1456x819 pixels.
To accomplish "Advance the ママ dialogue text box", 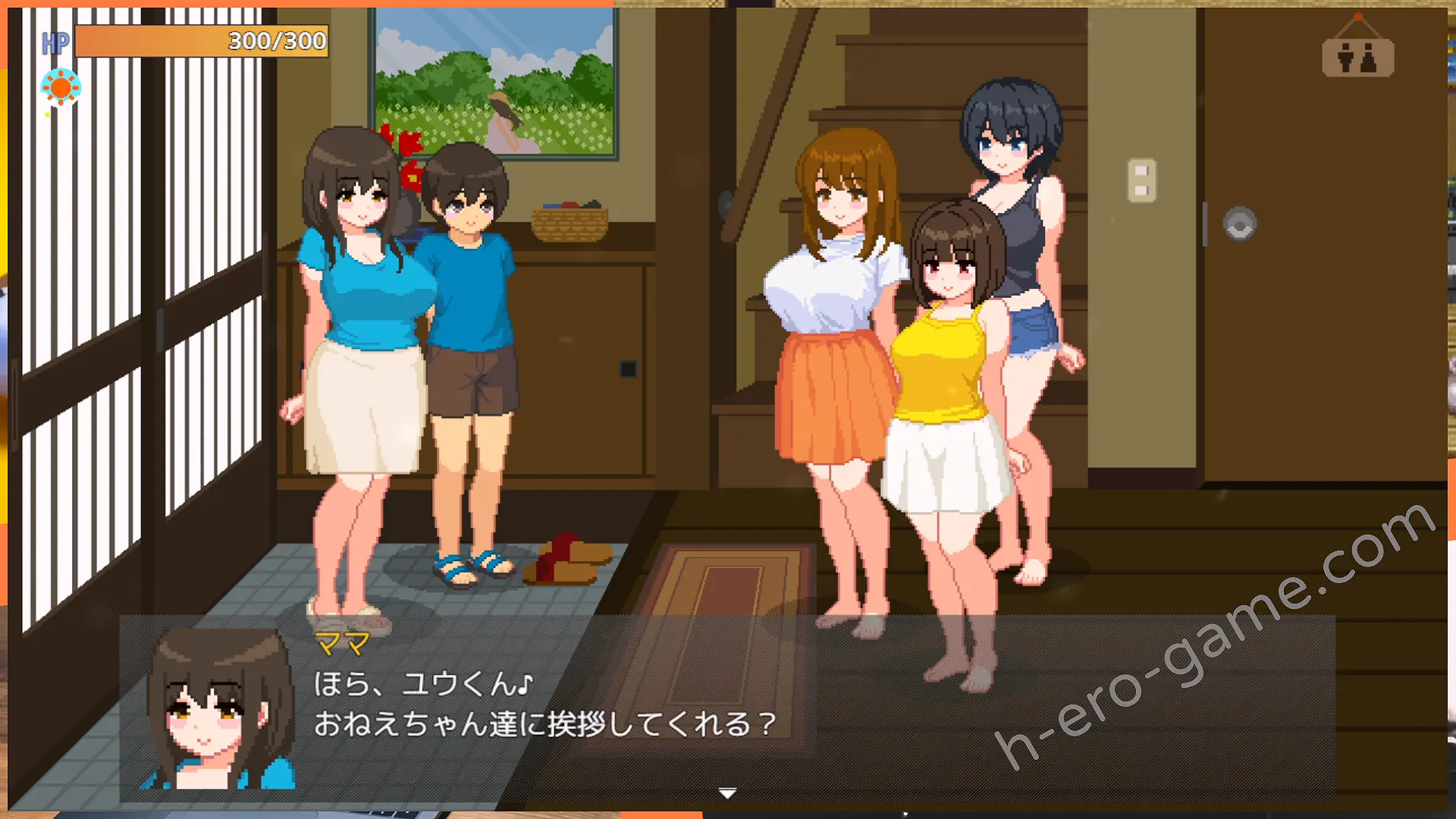I will [x=726, y=705].
